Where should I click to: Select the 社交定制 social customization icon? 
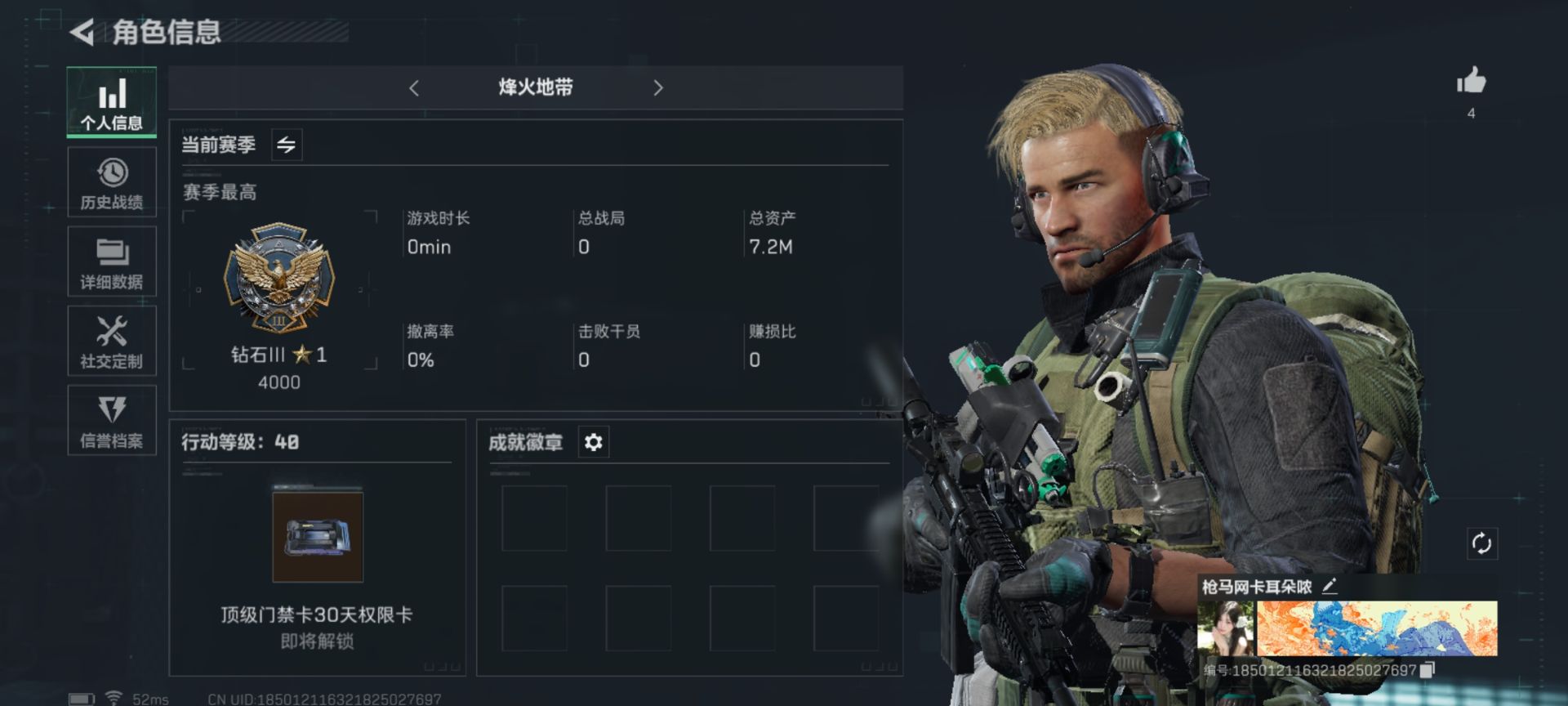tap(112, 341)
